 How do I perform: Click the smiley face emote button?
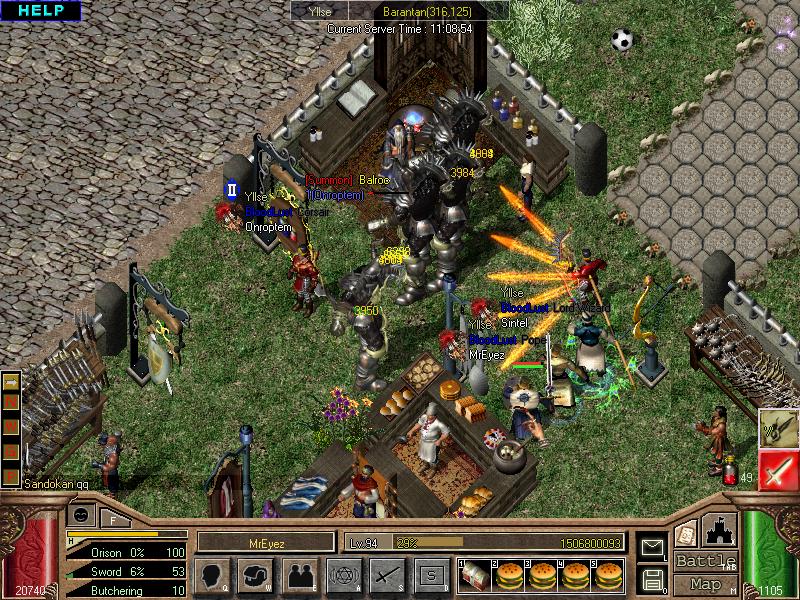click(x=80, y=514)
